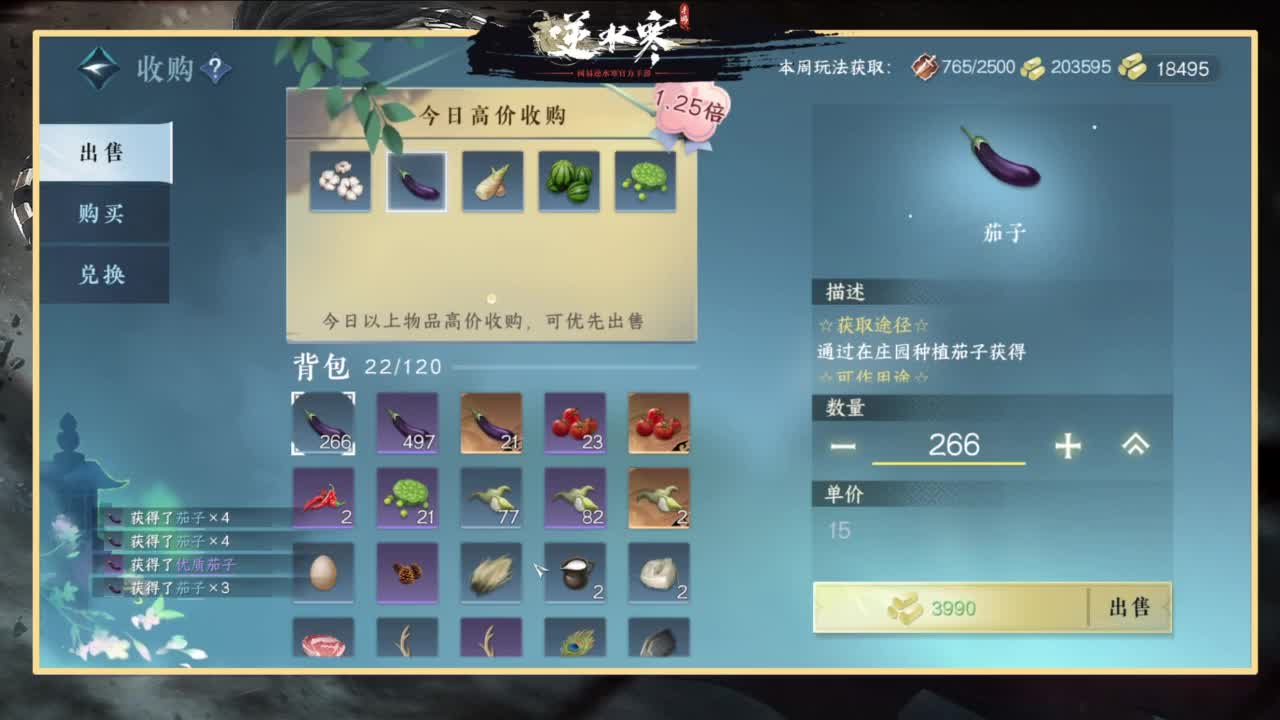Viewport: 1280px width, 720px height.
Task: Select the eggplant in today's high-price list
Action: pos(417,180)
